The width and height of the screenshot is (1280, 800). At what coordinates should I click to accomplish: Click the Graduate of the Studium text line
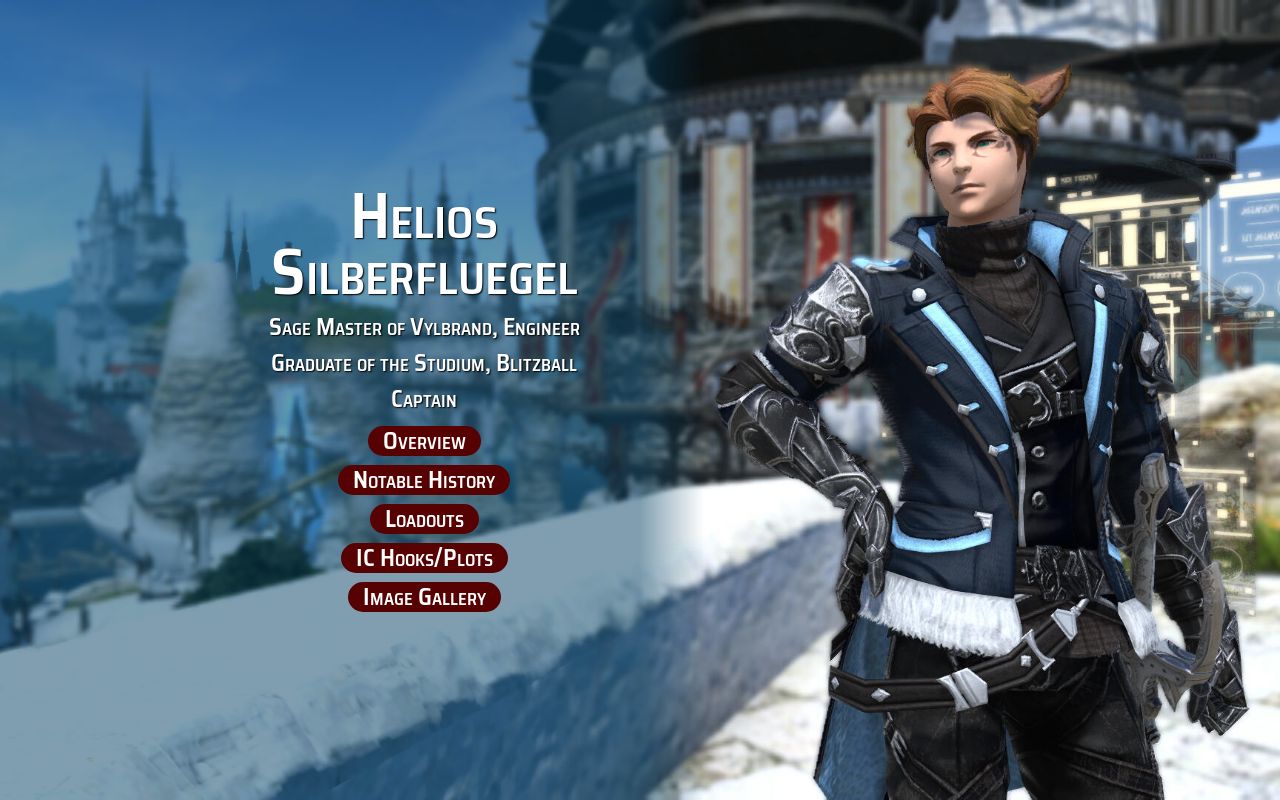pyautogui.click(x=423, y=364)
